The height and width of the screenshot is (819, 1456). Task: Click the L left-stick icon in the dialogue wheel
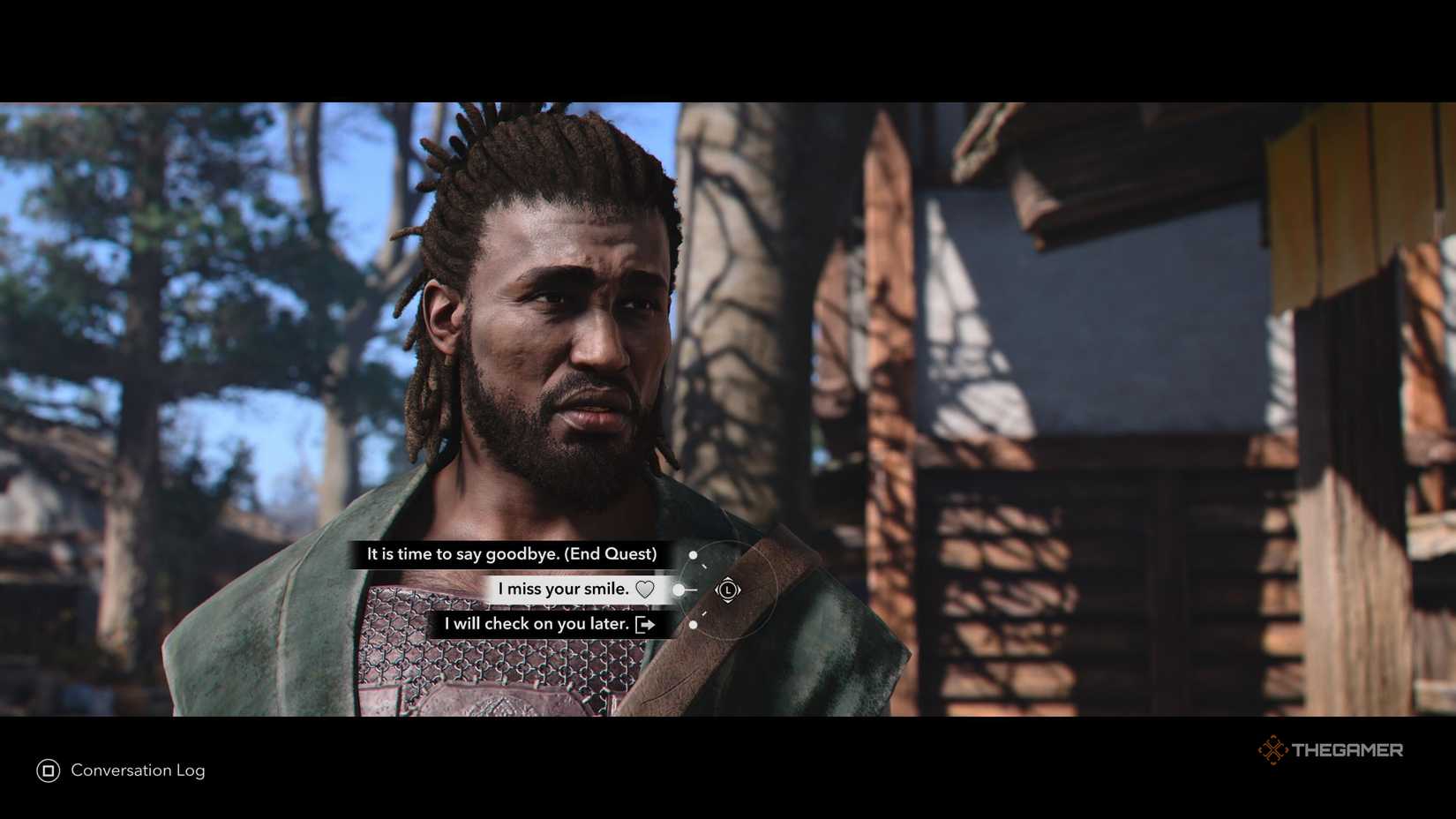coord(728,590)
